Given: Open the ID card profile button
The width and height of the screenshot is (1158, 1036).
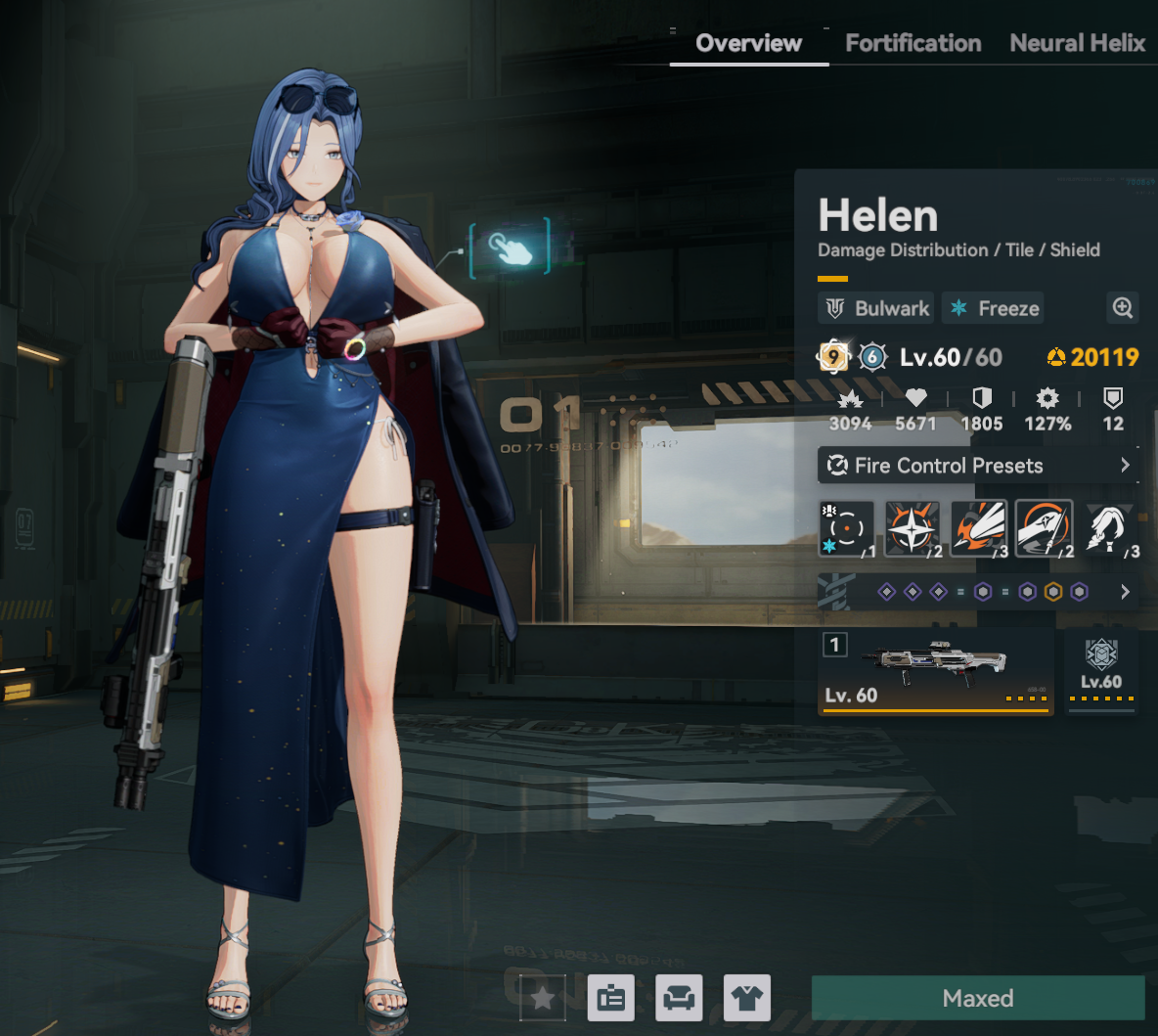Looking at the screenshot, I should tap(611, 998).
